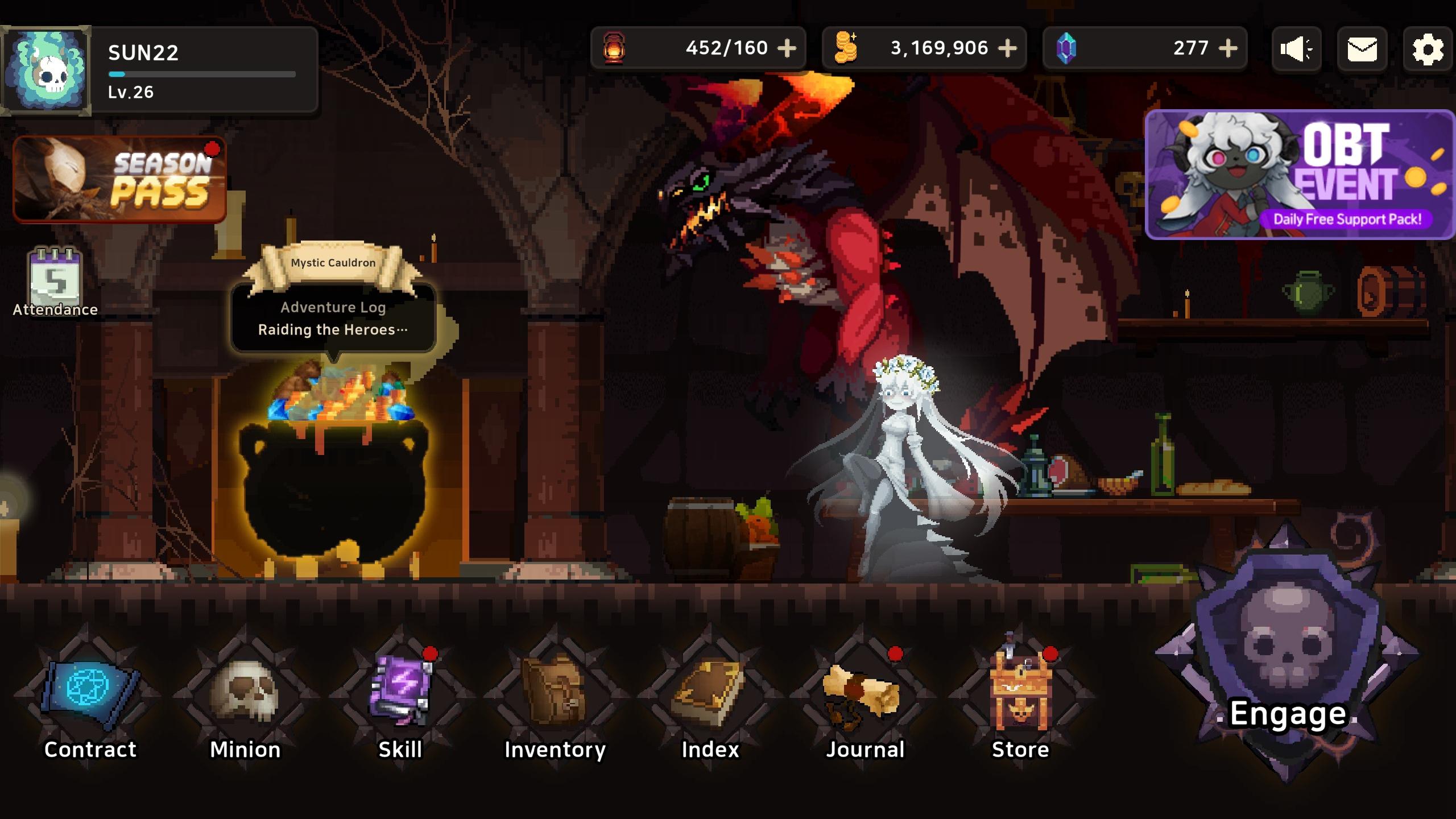Image resolution: width=1456 pixels, height=819 pixels.
Task: Tap the Engage skull button
Action: pyautogui.click(x=1288, y=671)
